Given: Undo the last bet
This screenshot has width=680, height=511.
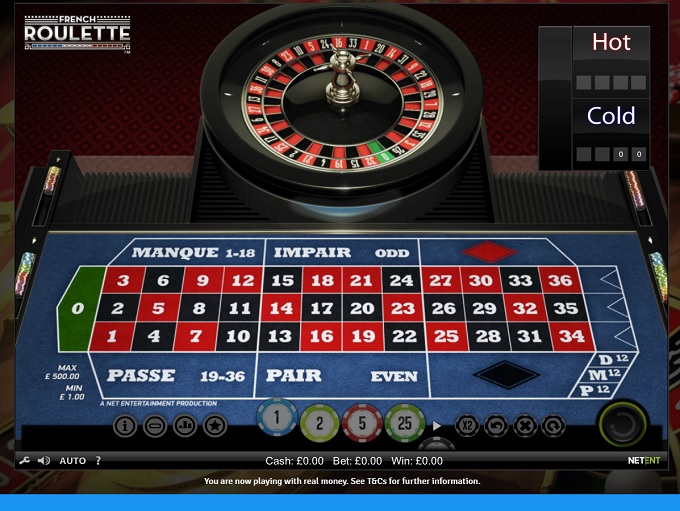Looking at the screenshot, I should coord(496,425).
